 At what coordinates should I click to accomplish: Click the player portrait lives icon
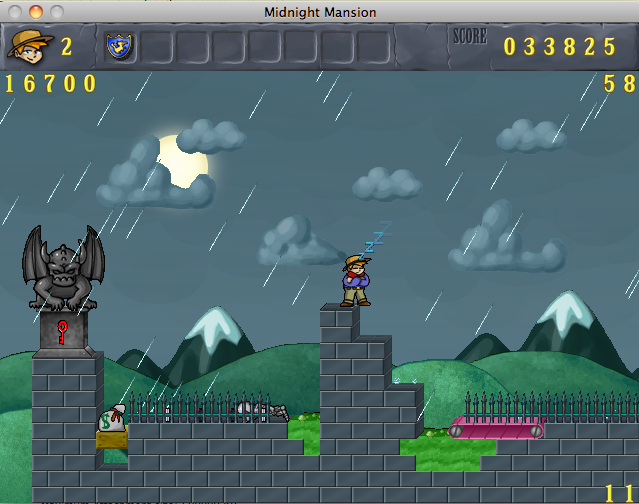click(30, 46)
